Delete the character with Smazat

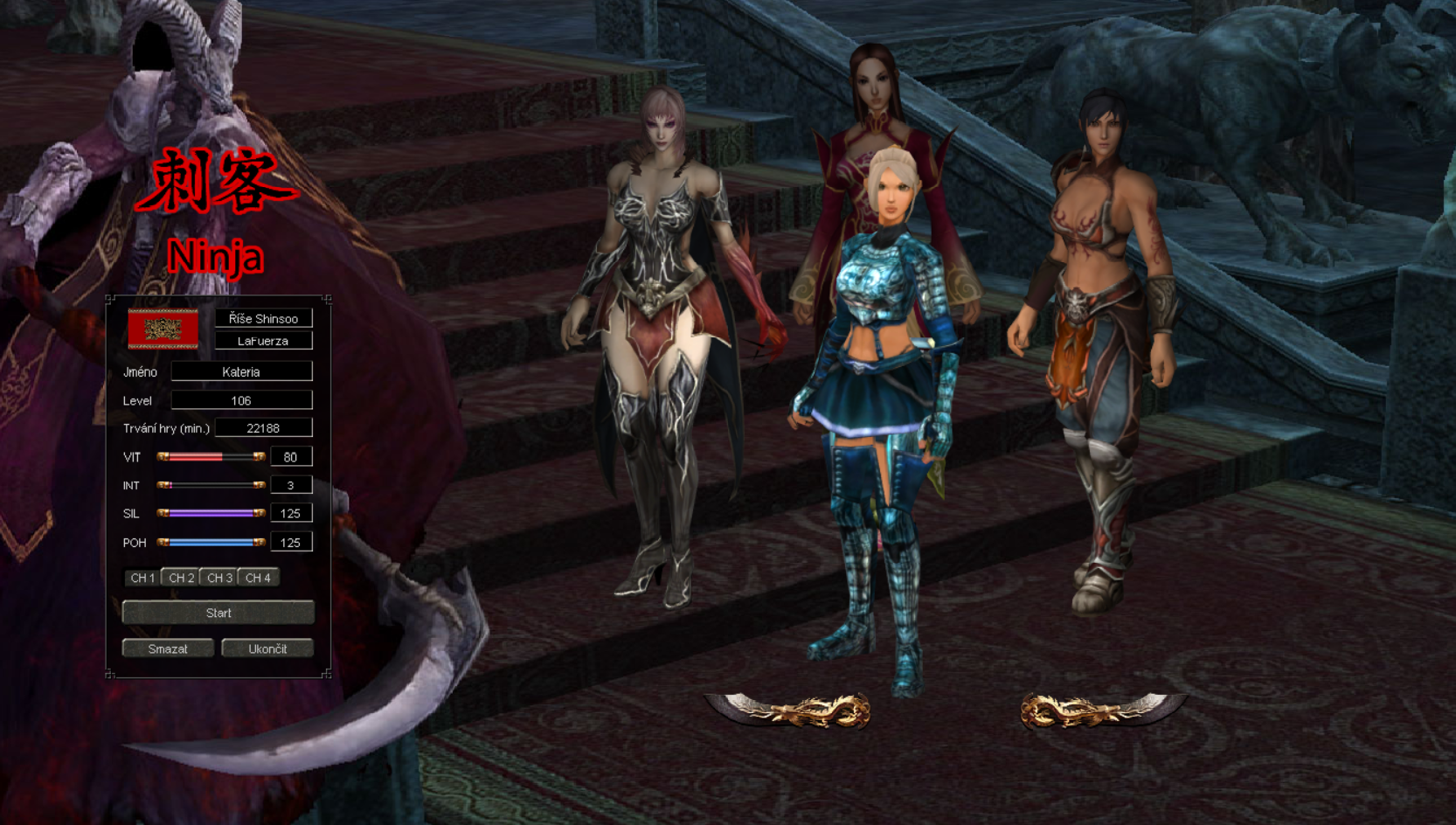[168, 648]
